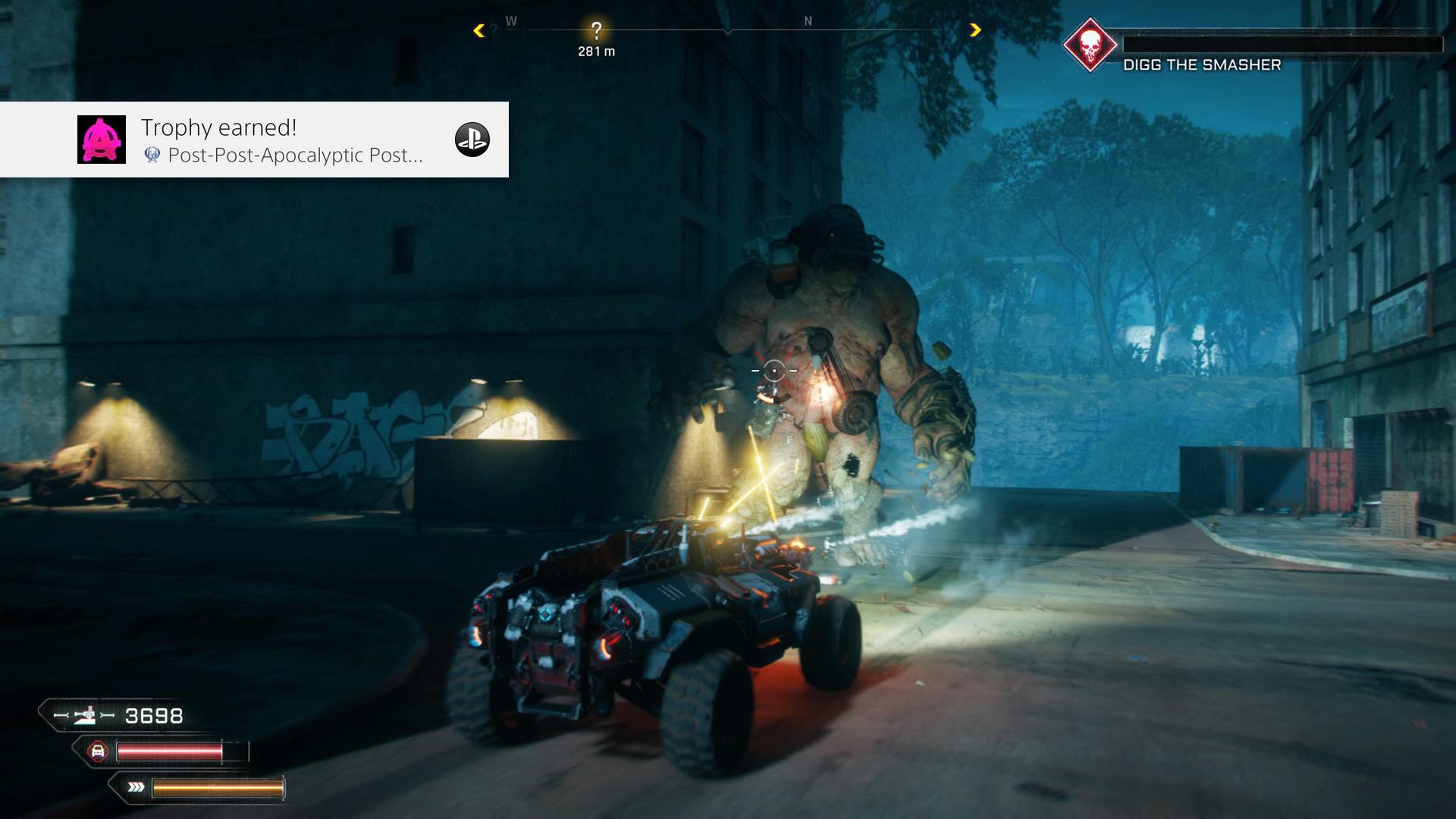Screen dimensions: 1456x819
Task: Click the Digg the Smasher skull icon
Action: pos(1089,45)
